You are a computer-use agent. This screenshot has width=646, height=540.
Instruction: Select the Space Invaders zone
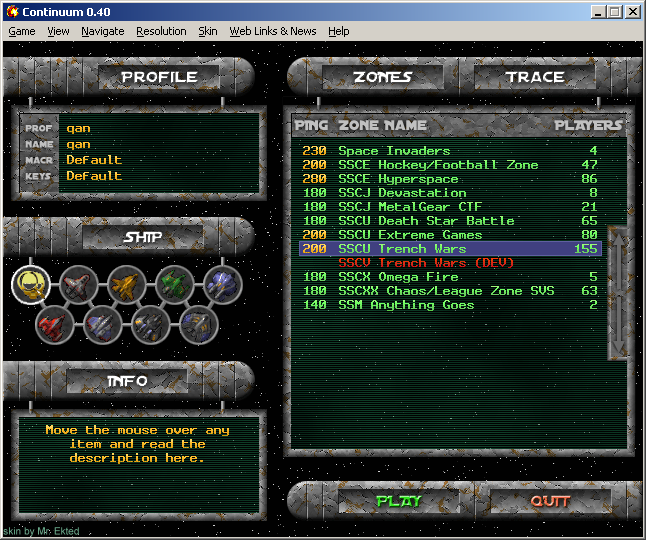[x=394, y=151]
